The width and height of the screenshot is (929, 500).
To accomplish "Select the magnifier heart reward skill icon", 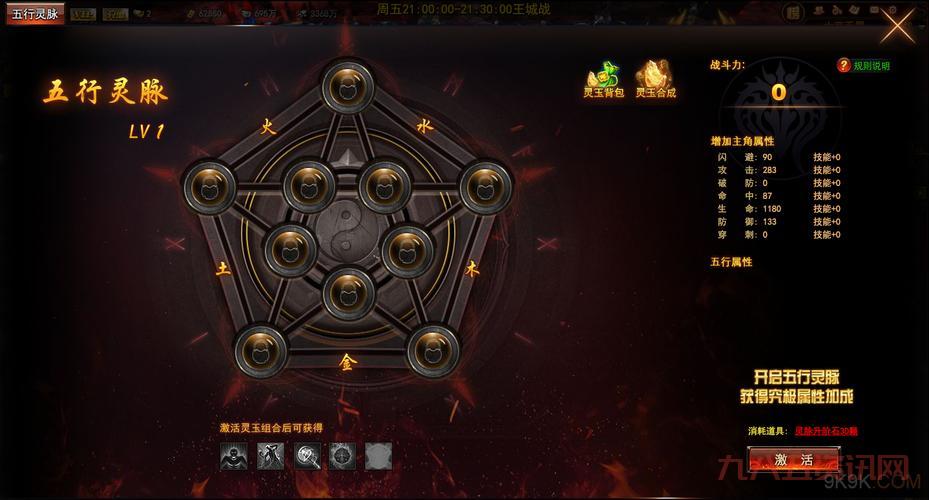I will pos(306,456).
